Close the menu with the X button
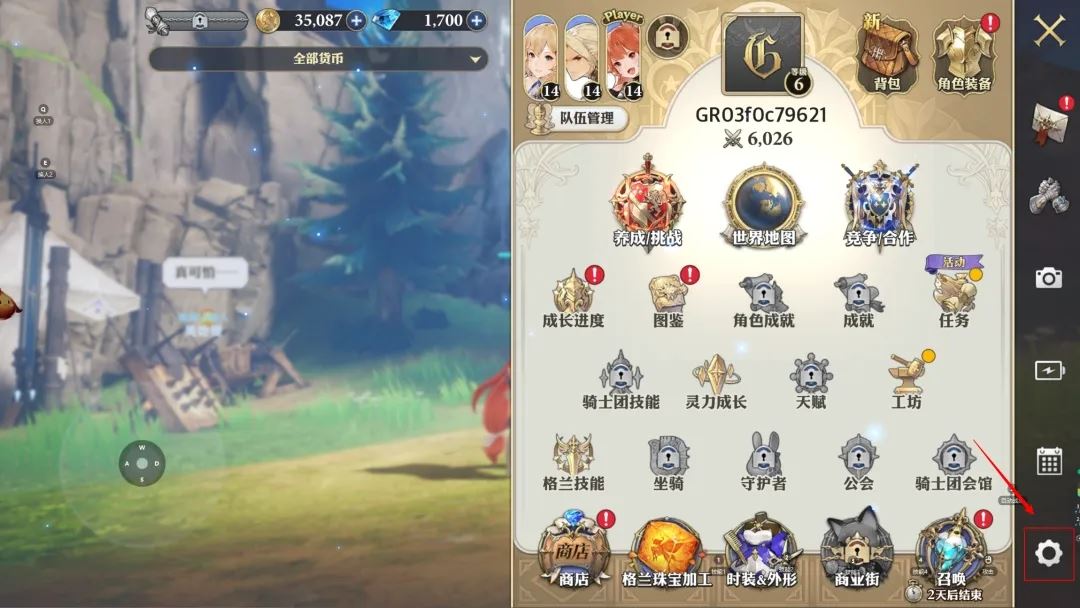Image resolution: width=1080 pixels, height=608 pixels. 1048,31
